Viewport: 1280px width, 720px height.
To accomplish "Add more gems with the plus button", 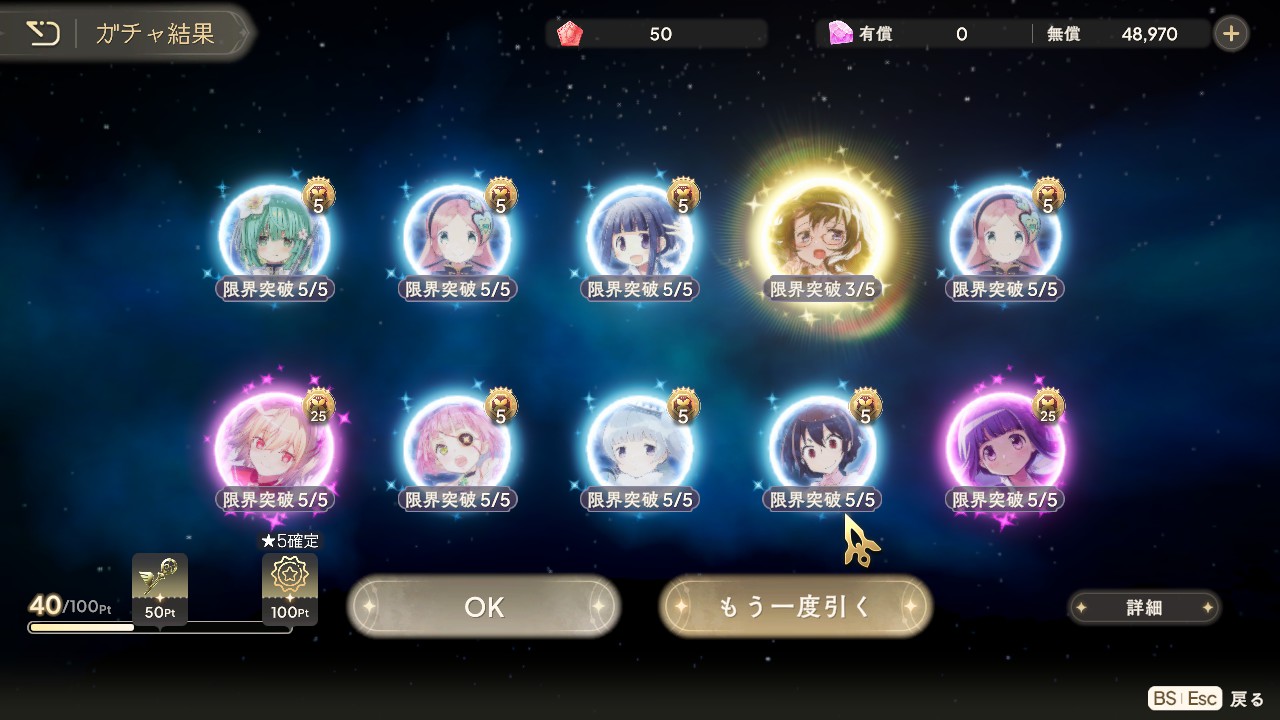I will click(x=1231, y=34).
